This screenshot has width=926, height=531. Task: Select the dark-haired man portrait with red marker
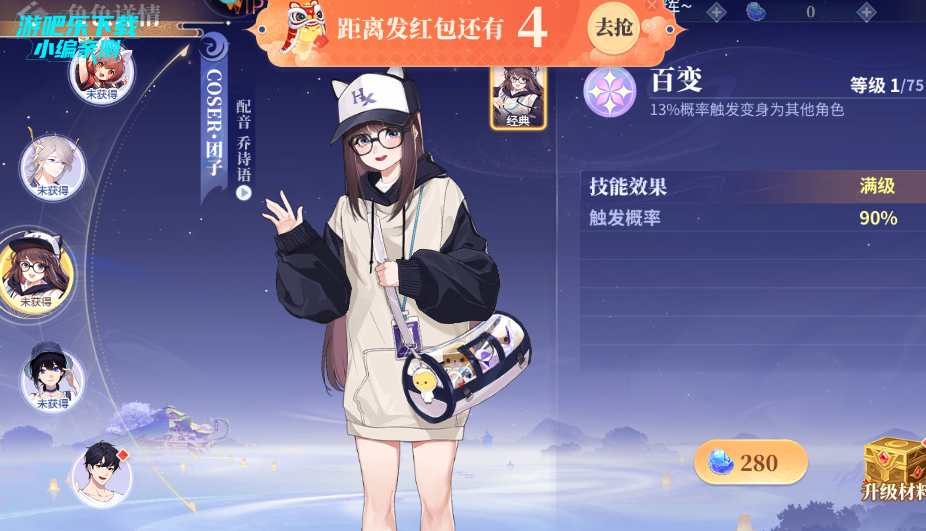coord(102,474)
